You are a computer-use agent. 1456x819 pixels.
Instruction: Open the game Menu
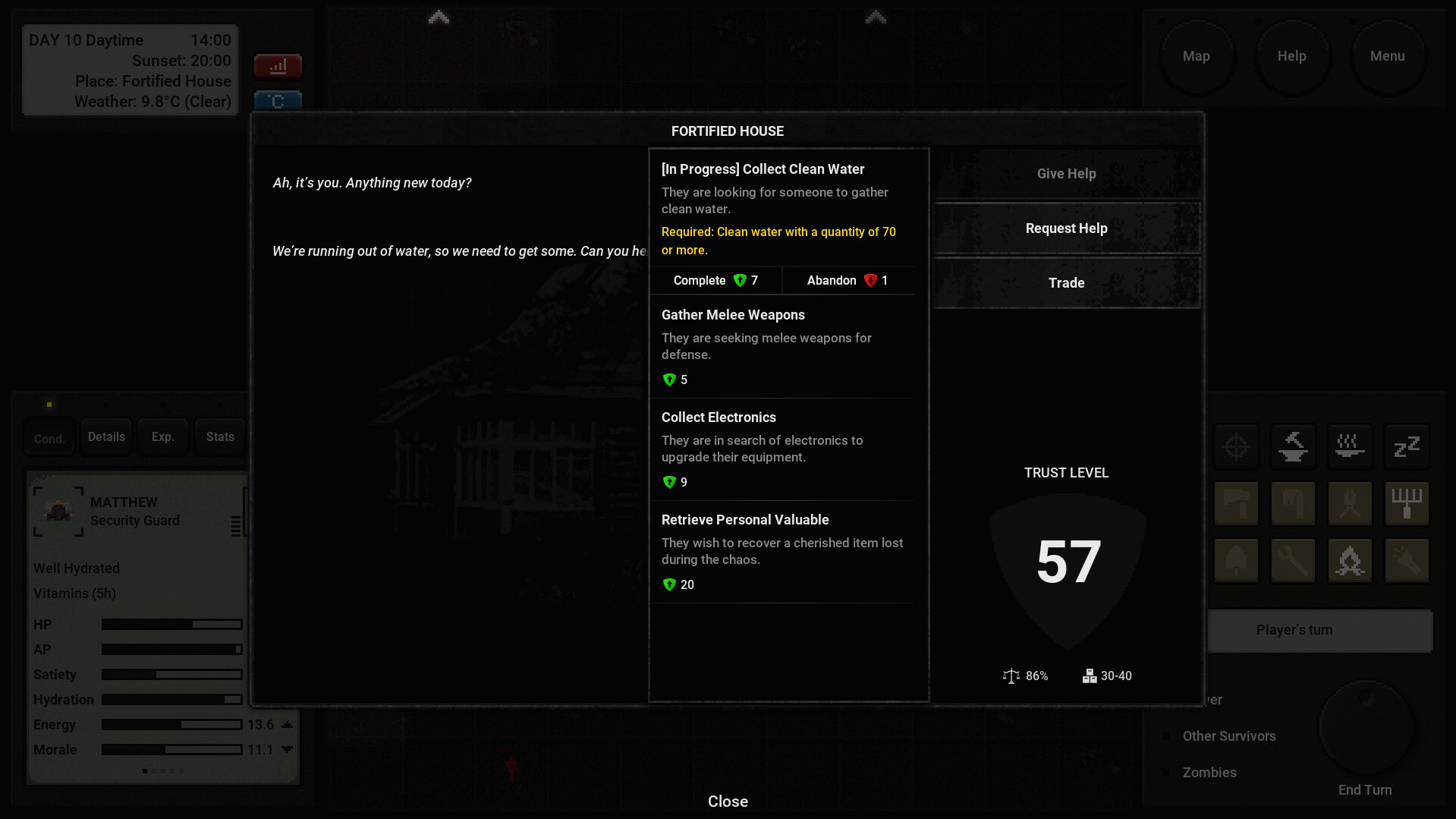click(1387, 56)
